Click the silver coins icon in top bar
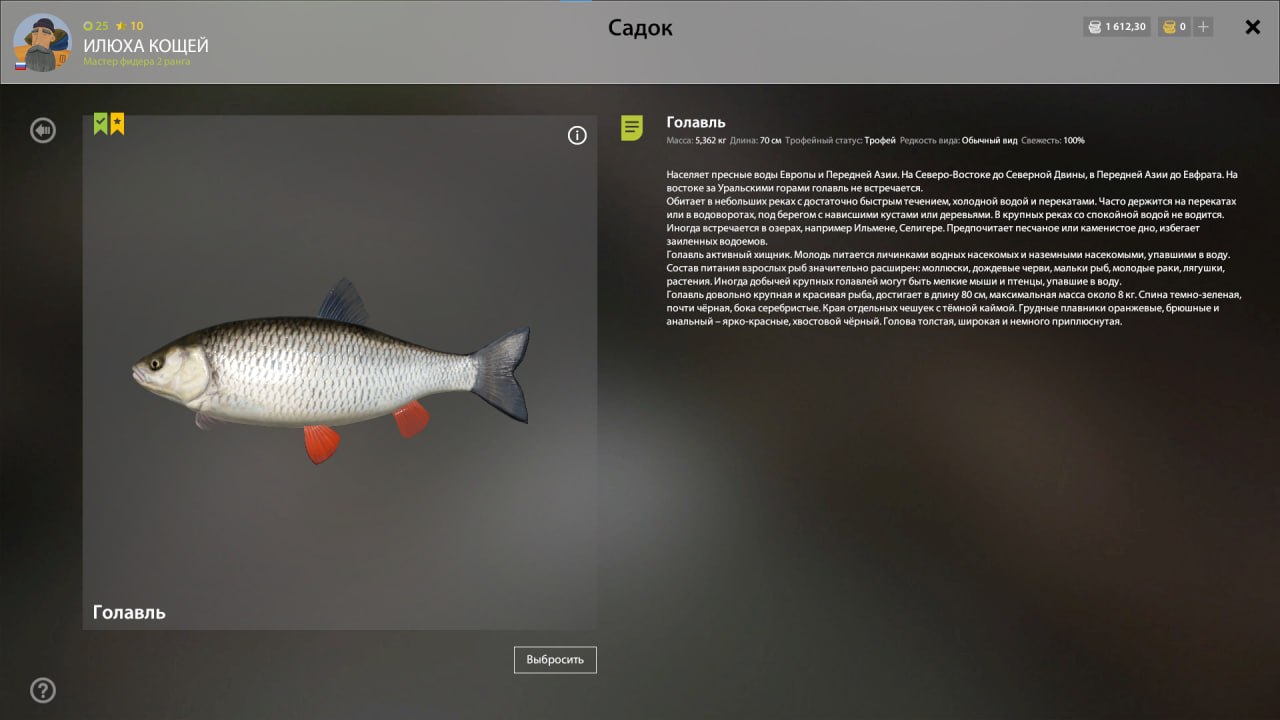Viewport: 1280px width, 720px height. [x=1094, y=27]
